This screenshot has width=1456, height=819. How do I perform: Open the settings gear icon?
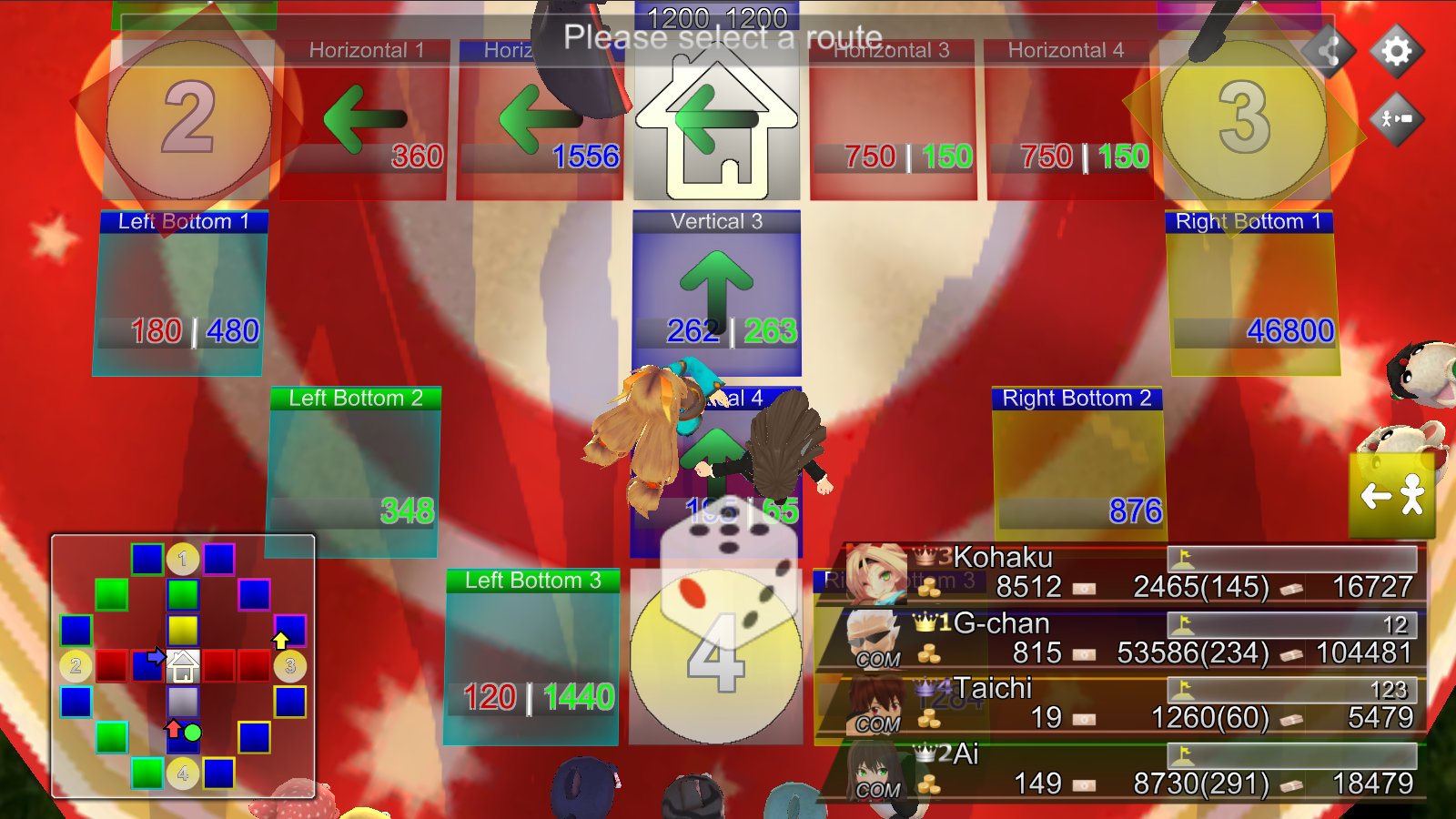(1395, 52)
